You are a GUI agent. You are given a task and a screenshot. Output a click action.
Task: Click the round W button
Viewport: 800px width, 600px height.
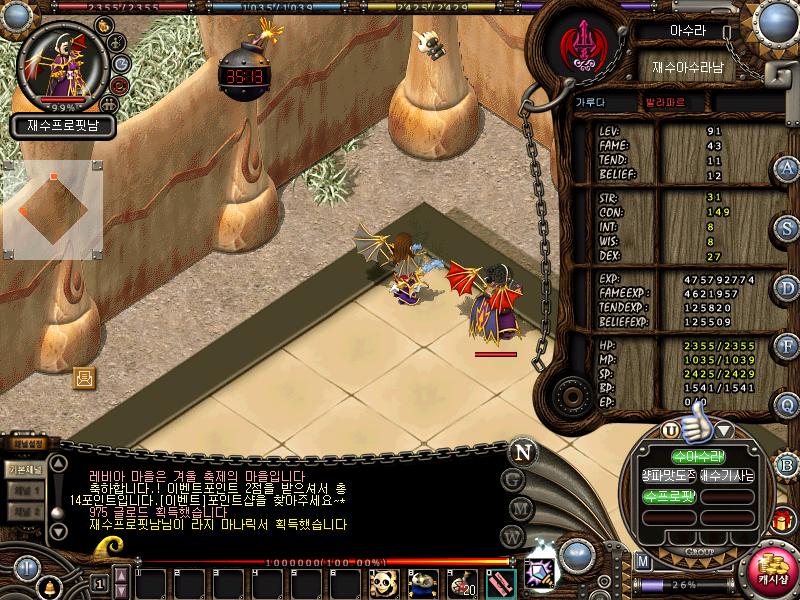pyautogui.click(x=513, y=536)
